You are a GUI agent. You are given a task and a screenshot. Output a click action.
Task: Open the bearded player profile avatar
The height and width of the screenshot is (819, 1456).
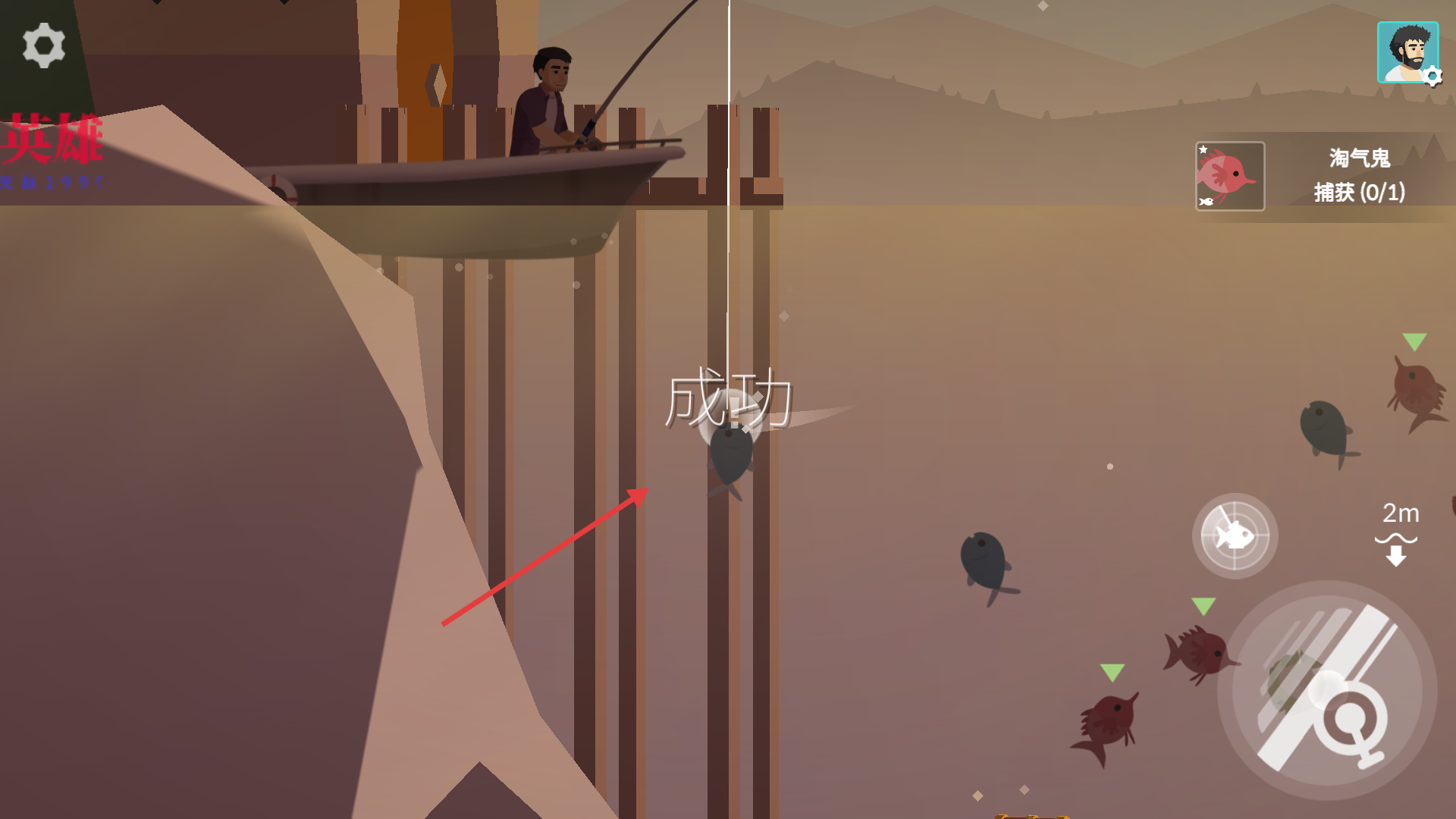[x=1407, y=52]
